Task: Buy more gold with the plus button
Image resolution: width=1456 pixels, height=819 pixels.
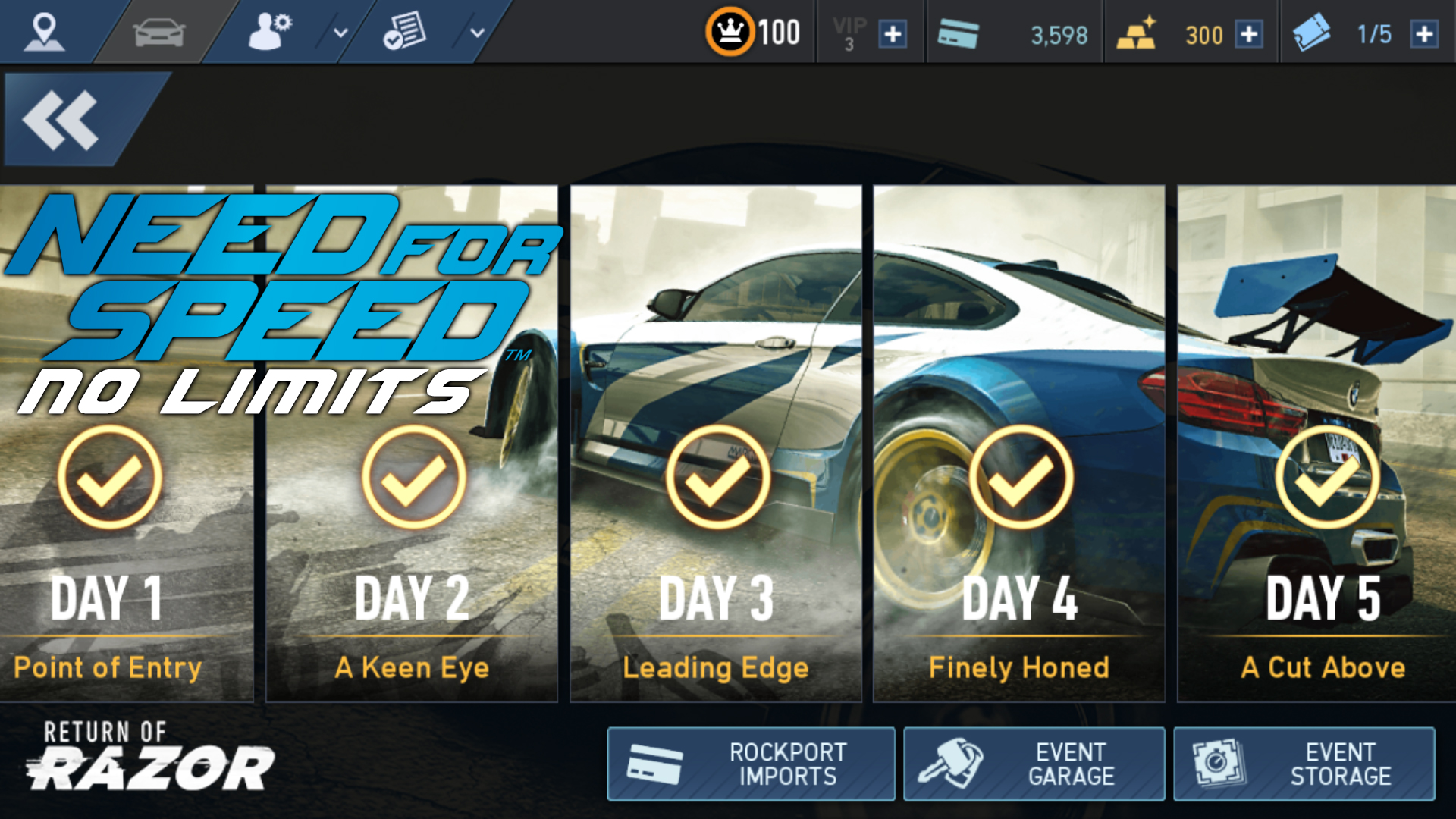Action: [1249, 34]
